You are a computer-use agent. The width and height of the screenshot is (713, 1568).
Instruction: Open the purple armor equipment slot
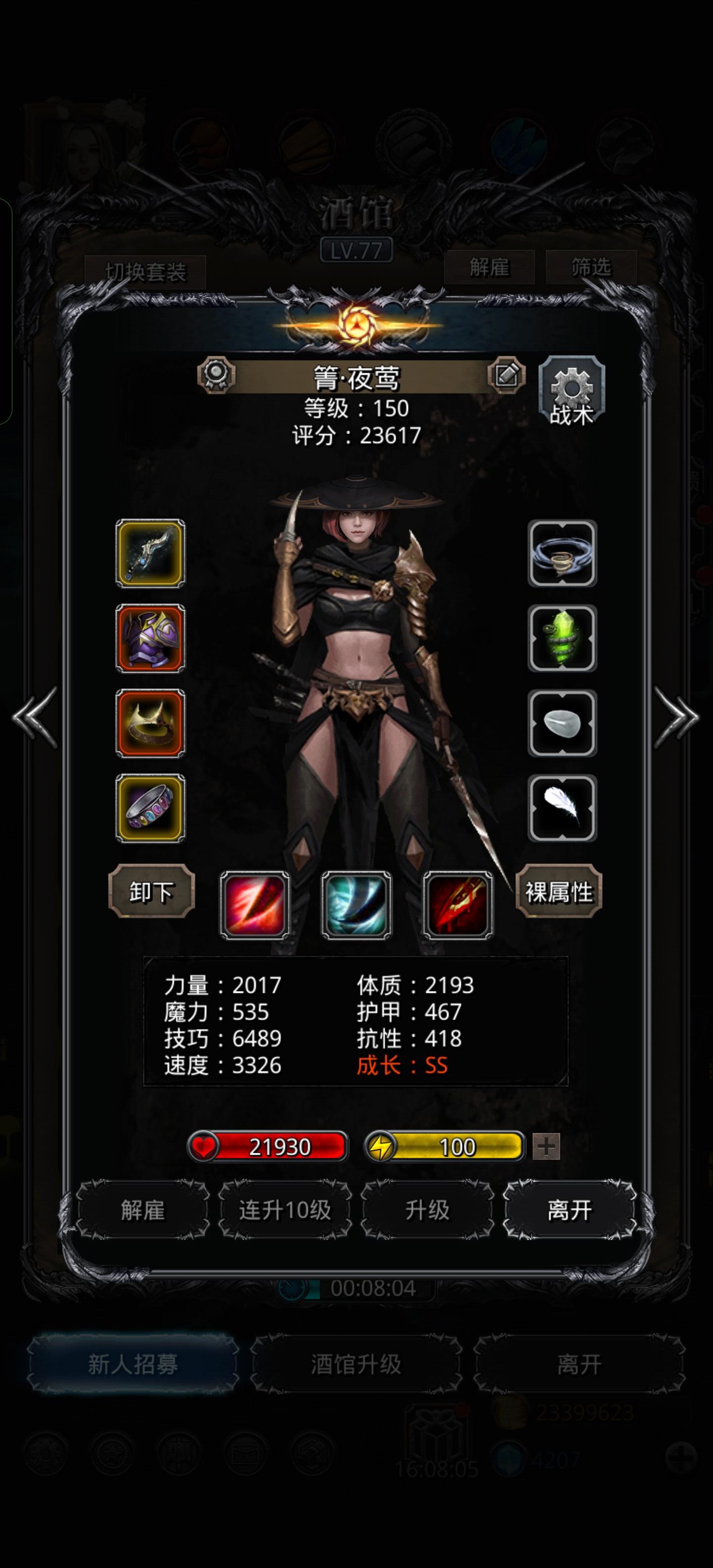150,639
